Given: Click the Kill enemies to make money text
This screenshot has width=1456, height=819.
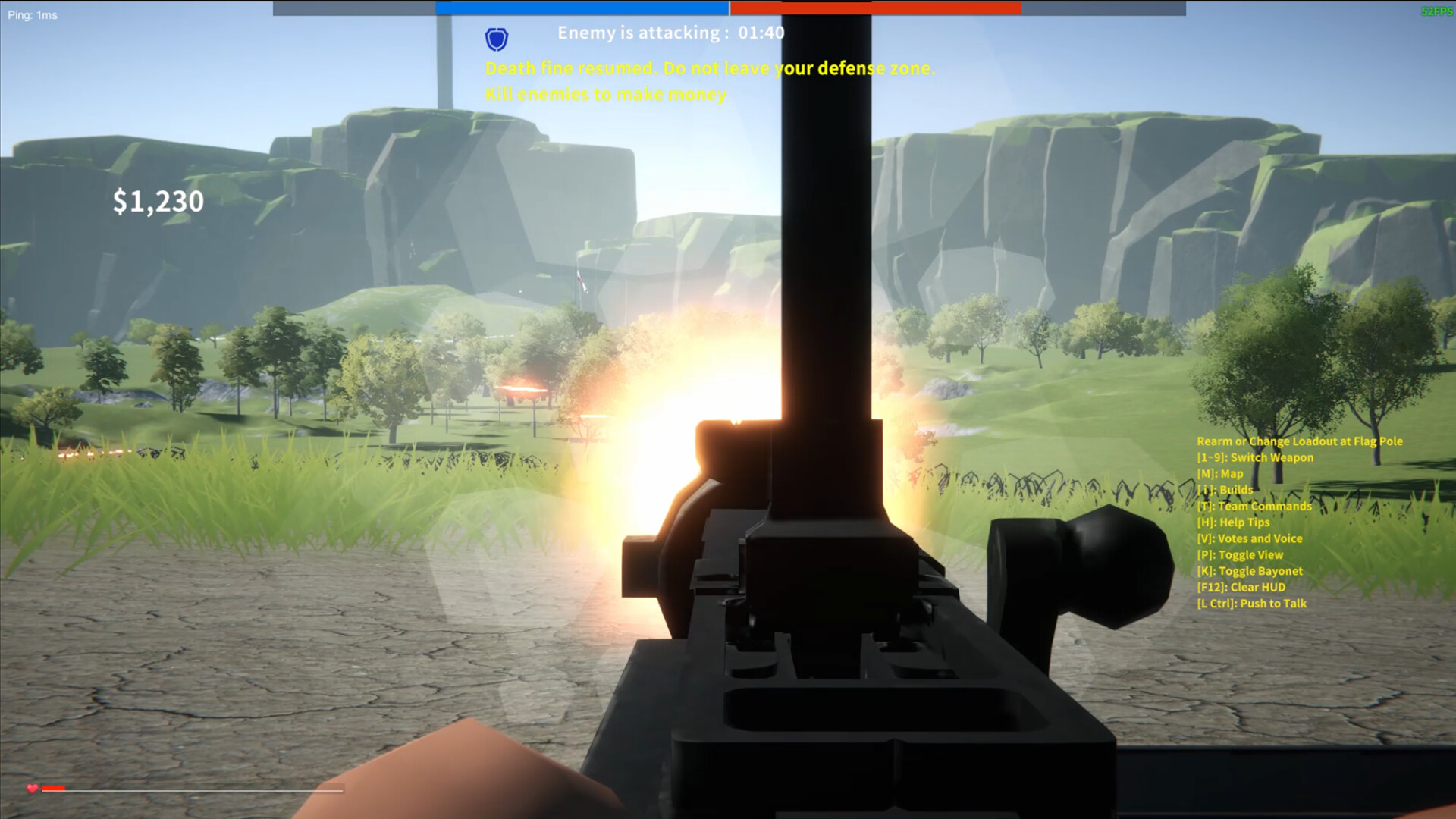Looking at the screenshot, I should coord(605,95).
